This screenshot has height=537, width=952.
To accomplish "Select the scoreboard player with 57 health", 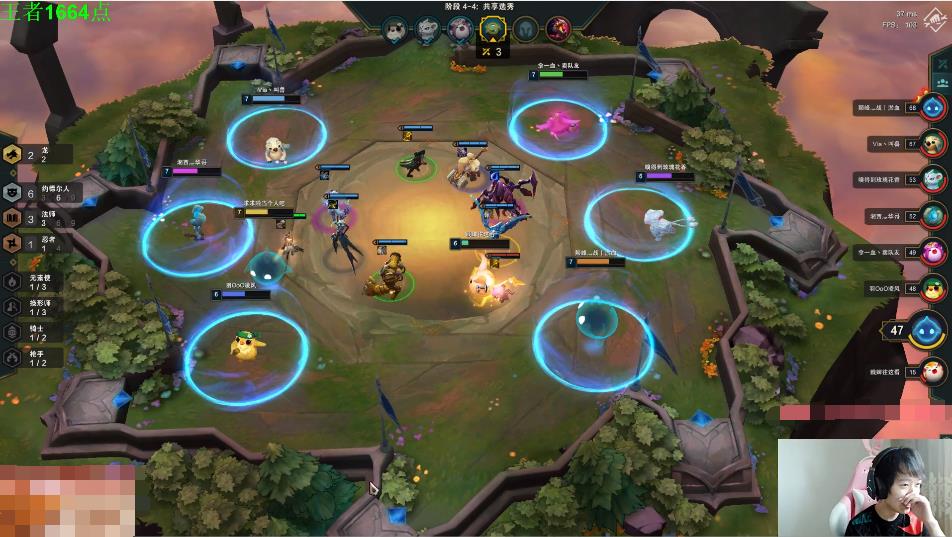I will [932, 144].
